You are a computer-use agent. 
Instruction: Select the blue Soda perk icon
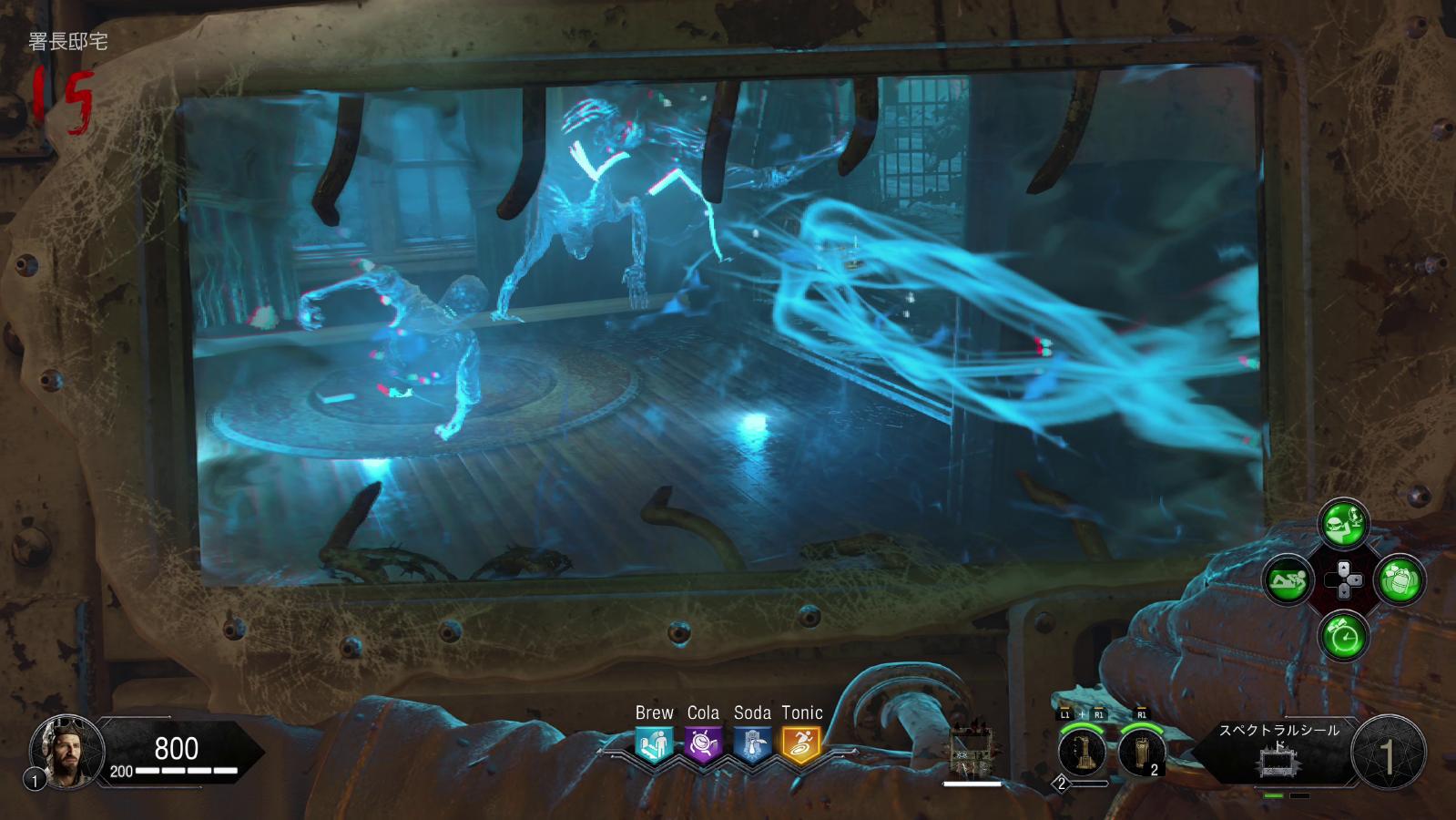[752, 744]
